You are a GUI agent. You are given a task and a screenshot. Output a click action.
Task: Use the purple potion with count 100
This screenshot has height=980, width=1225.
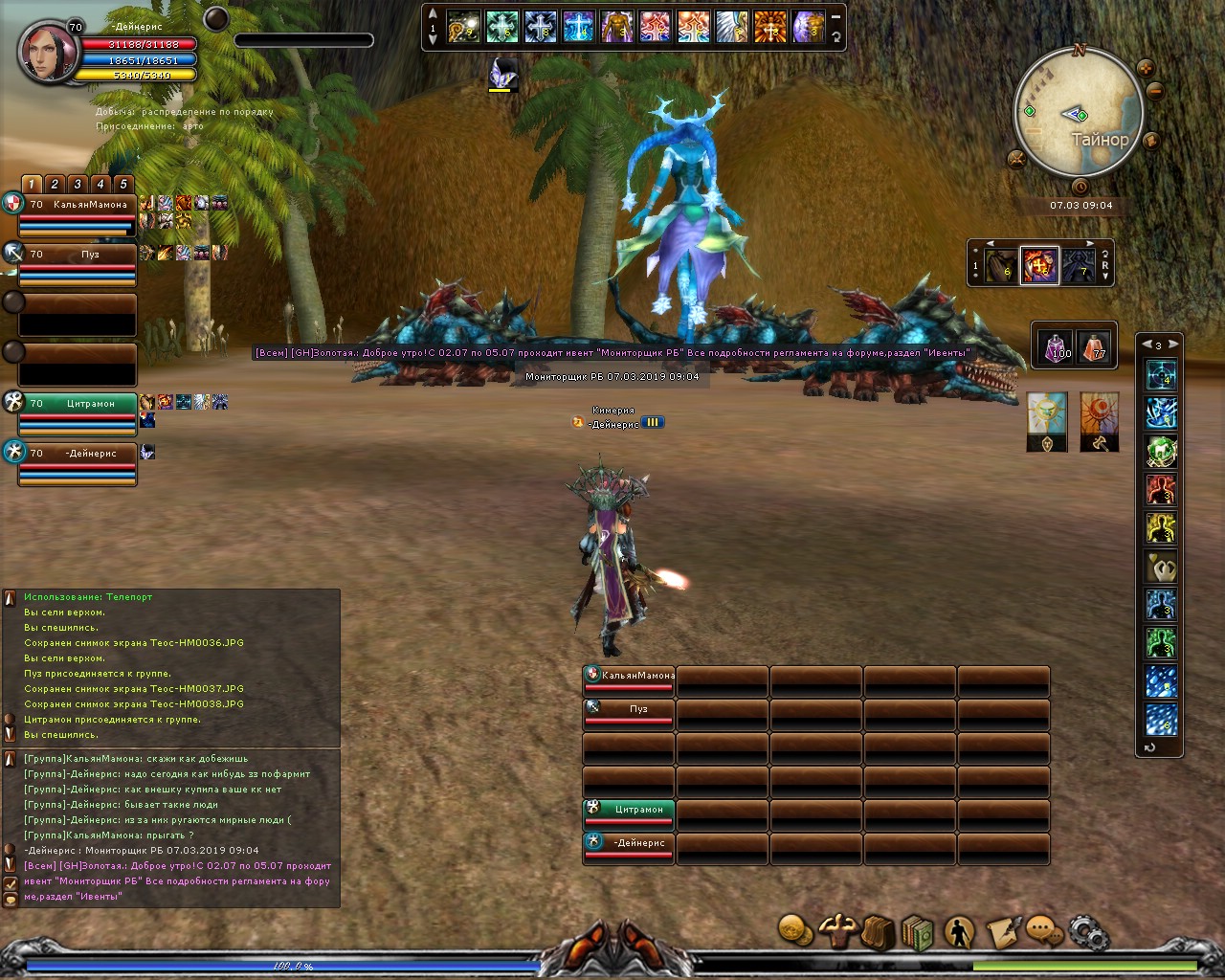click(1057, 346)
